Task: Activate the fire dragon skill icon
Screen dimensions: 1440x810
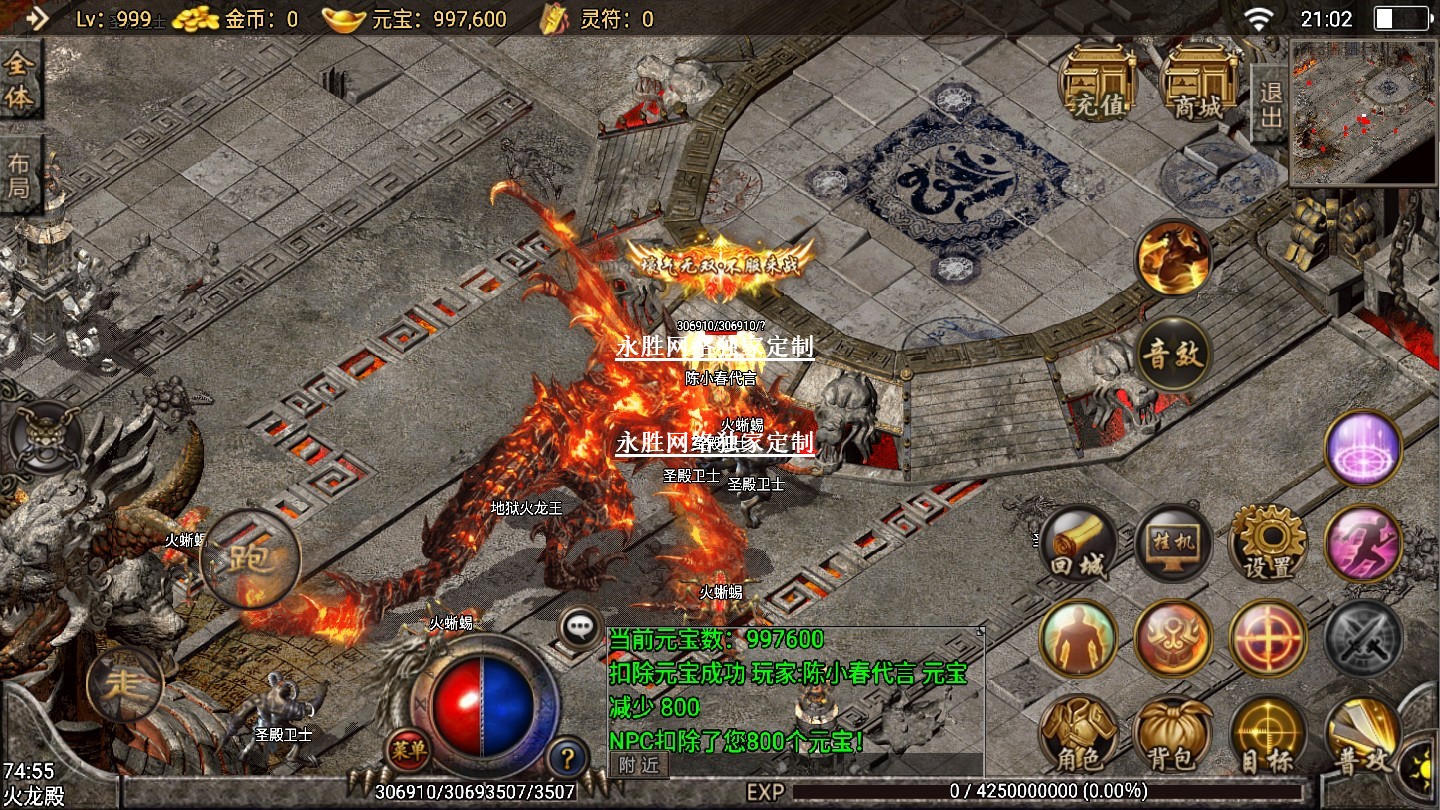Action: click(x=1173, y=258)
